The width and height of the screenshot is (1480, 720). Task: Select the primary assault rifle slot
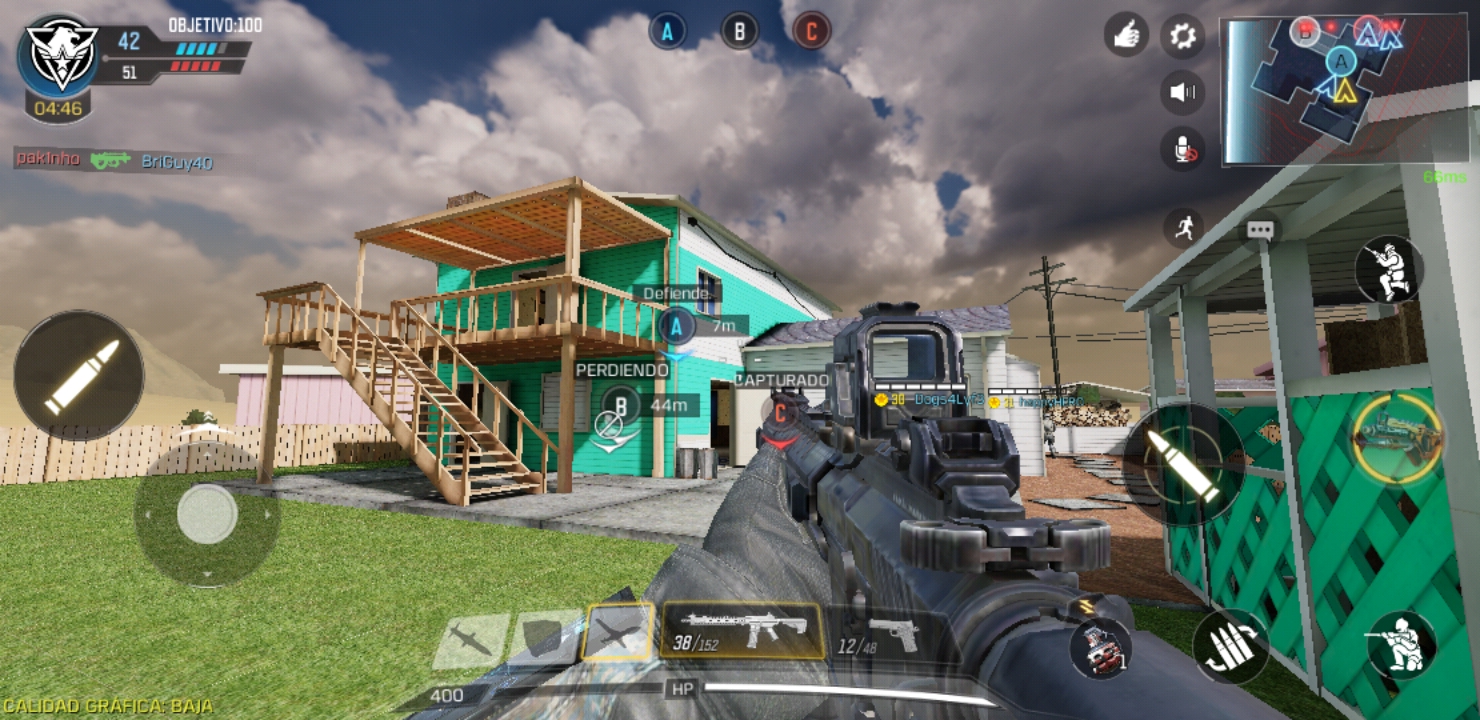pyautogui.click(x=741, y=631)
